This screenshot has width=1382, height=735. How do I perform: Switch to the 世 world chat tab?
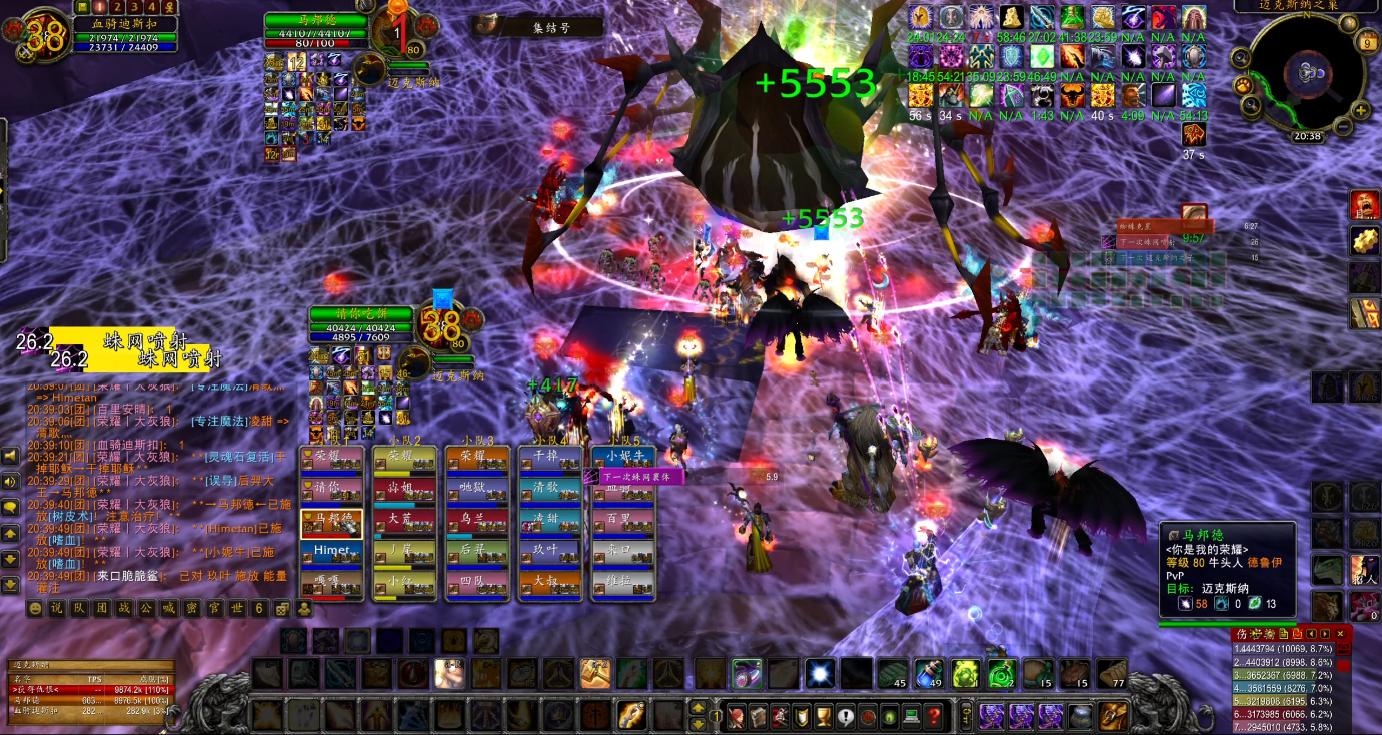236,609
